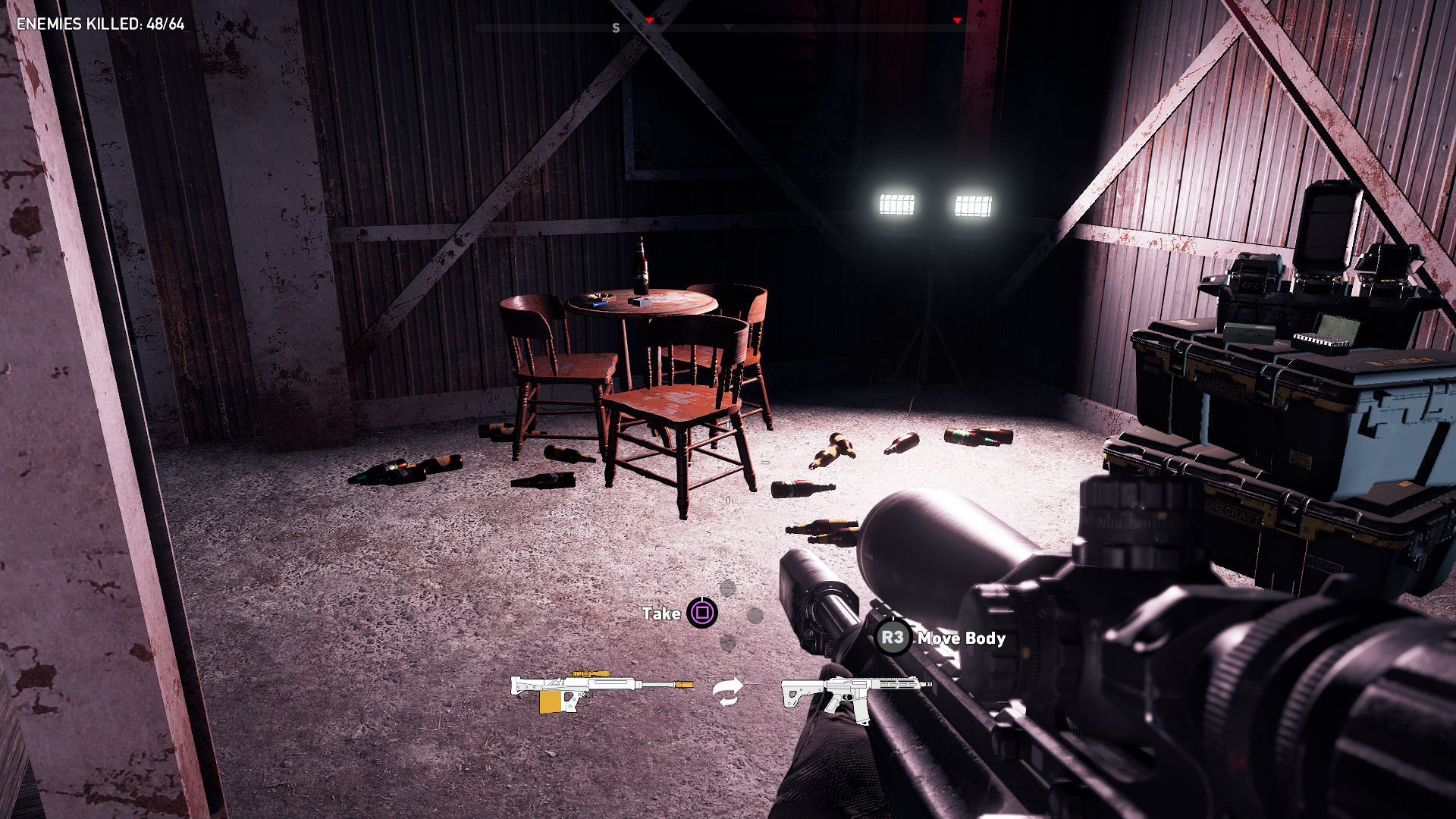Viewport: 1456px width, 819px height.
Task: Click the weapon swap arrows icon
Action: pyautogui.click(x=727, y=692)
